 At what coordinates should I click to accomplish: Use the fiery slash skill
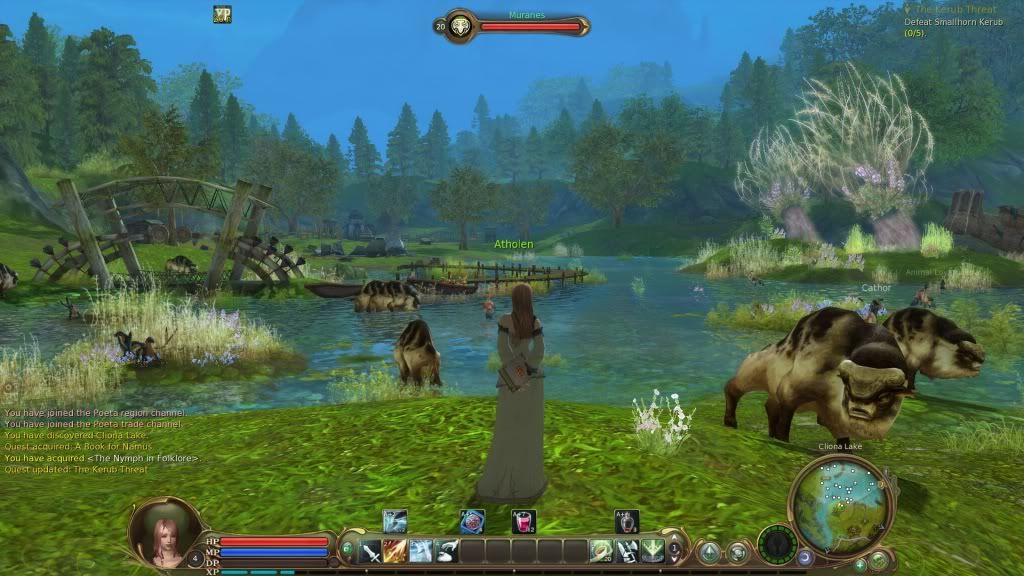tap(396, 551)
